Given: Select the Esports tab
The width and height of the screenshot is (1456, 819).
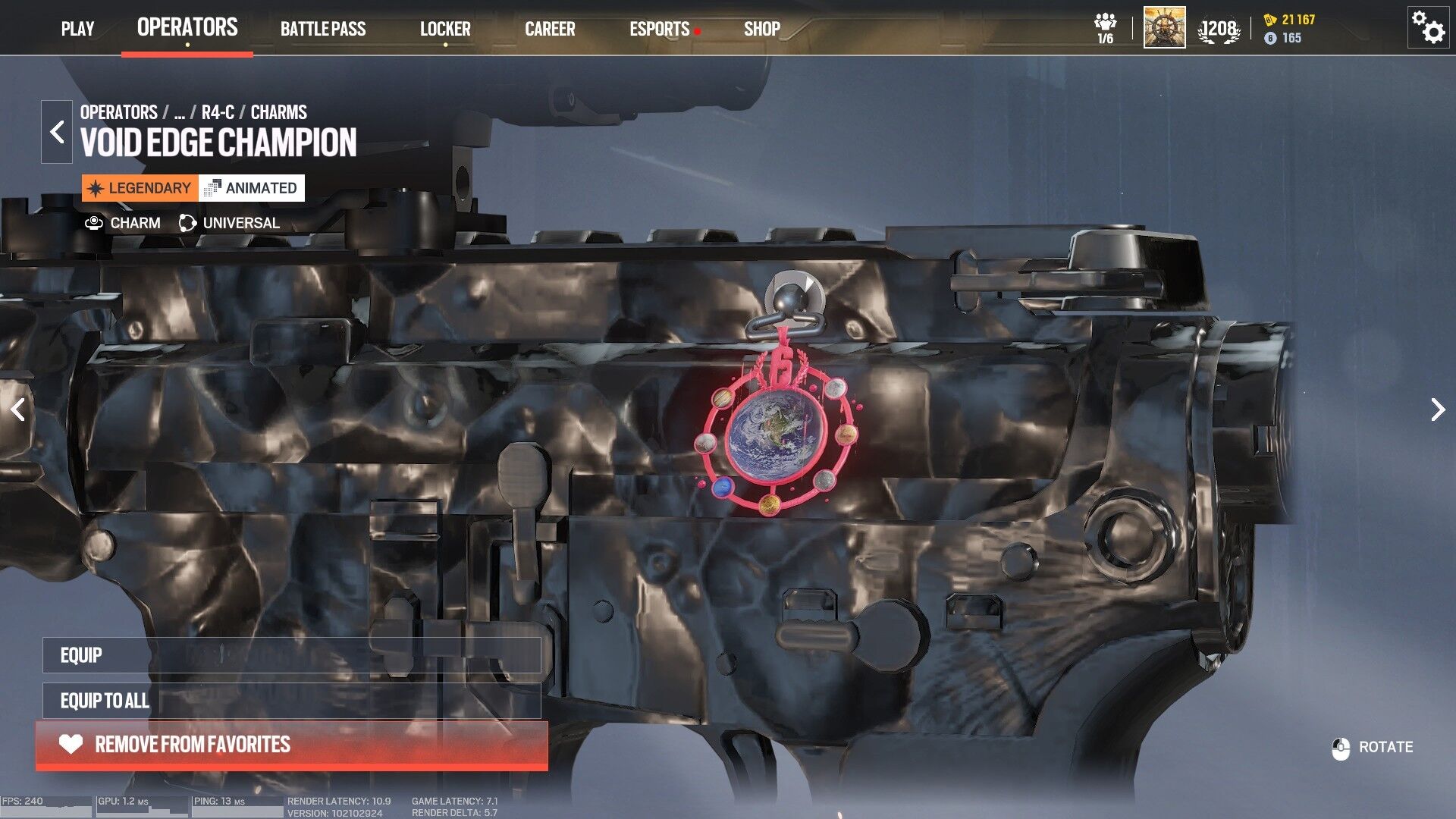Looking at the screenshot, I should 659,29.
